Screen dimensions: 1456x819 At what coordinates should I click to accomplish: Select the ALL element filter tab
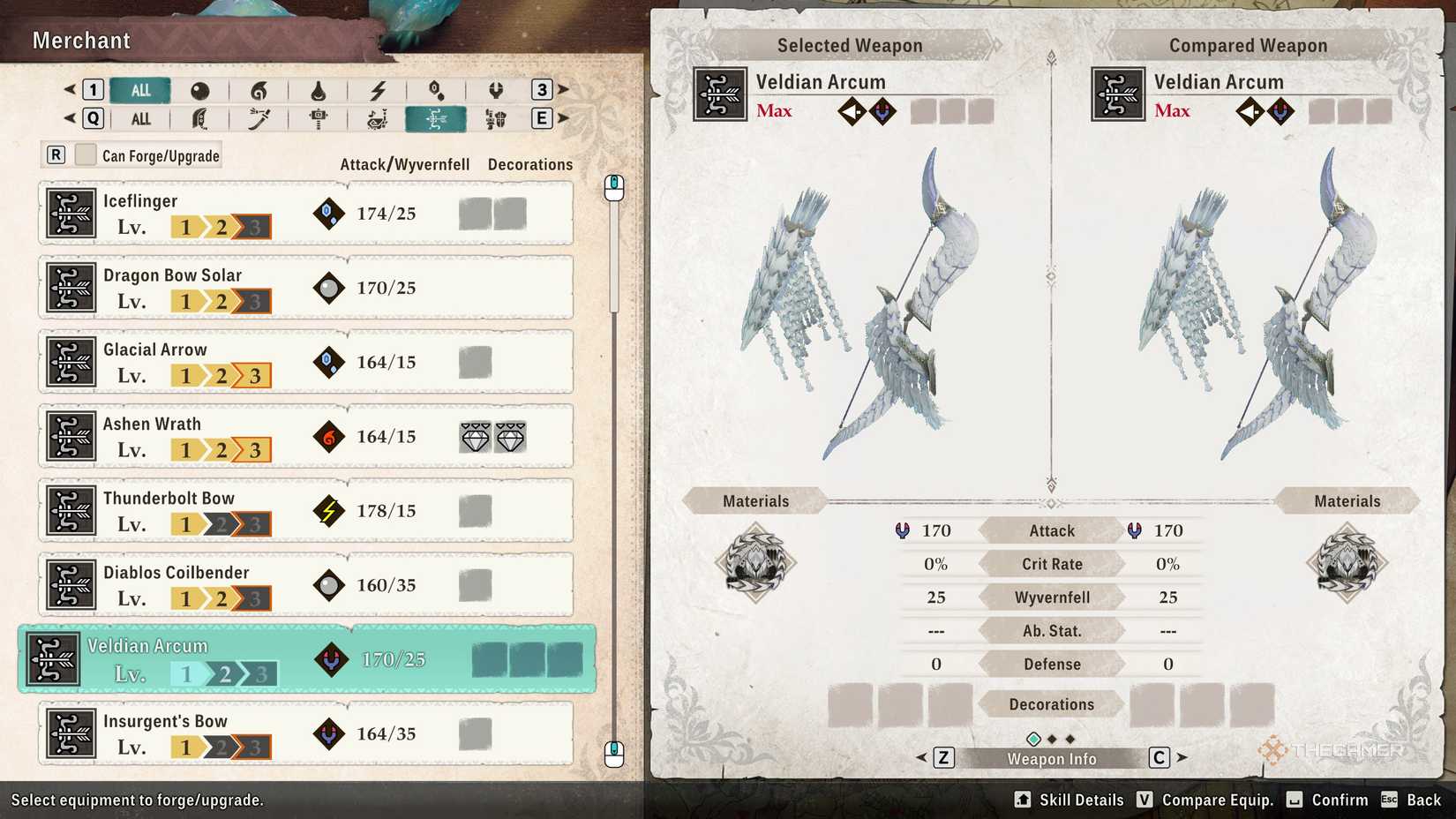point(139,89)
